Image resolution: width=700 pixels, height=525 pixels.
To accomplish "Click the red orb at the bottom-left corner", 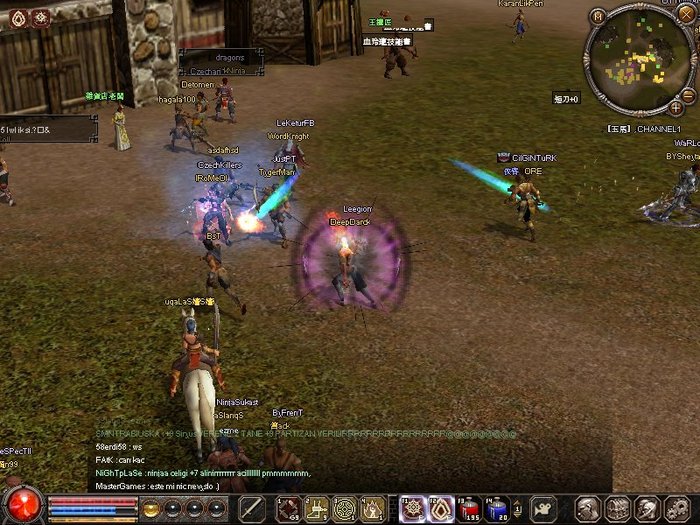I will pos(22,503).
